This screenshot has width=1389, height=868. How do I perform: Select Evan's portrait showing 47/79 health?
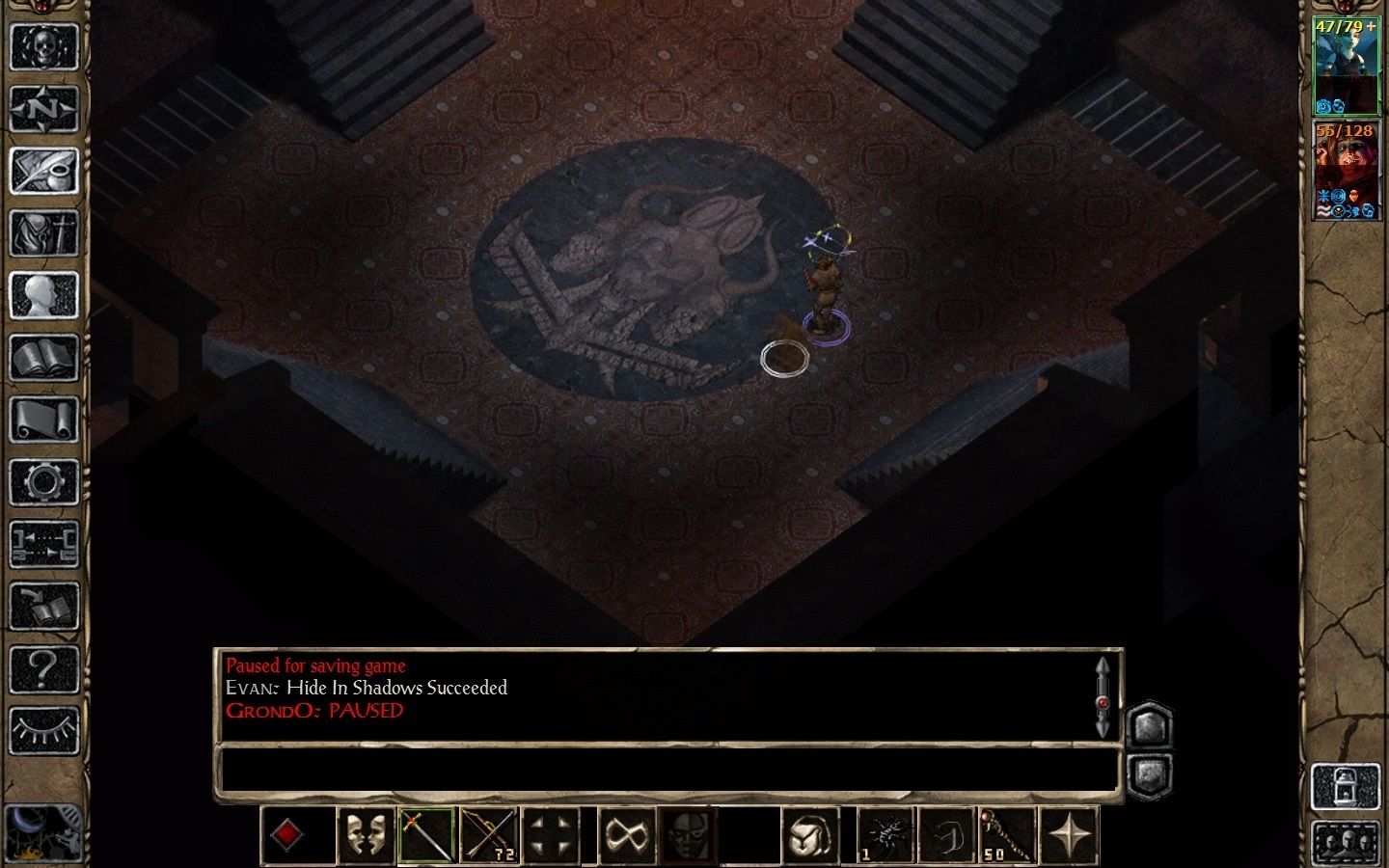1347,63
